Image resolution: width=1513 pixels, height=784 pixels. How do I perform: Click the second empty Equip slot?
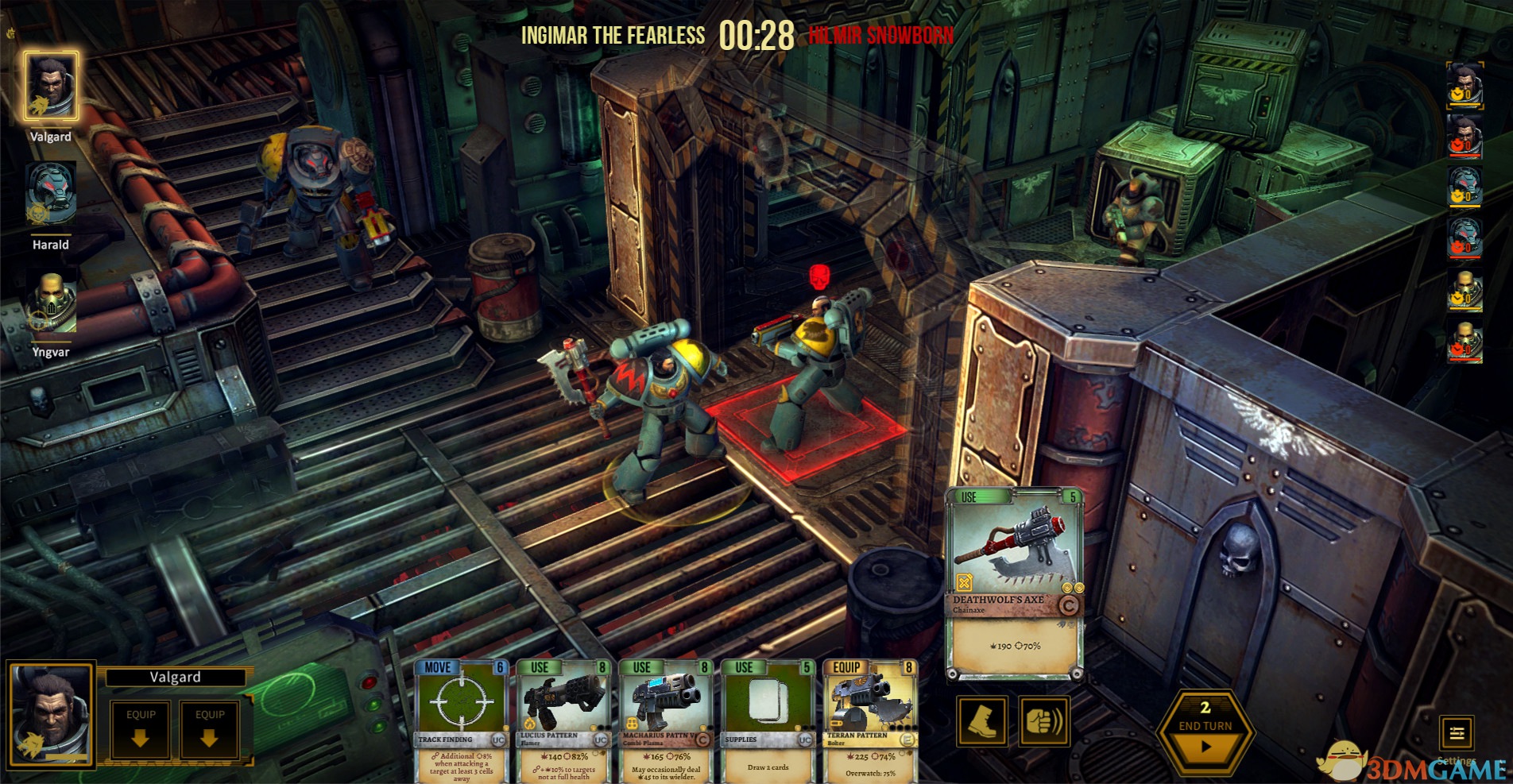click(x=210, y=729)
